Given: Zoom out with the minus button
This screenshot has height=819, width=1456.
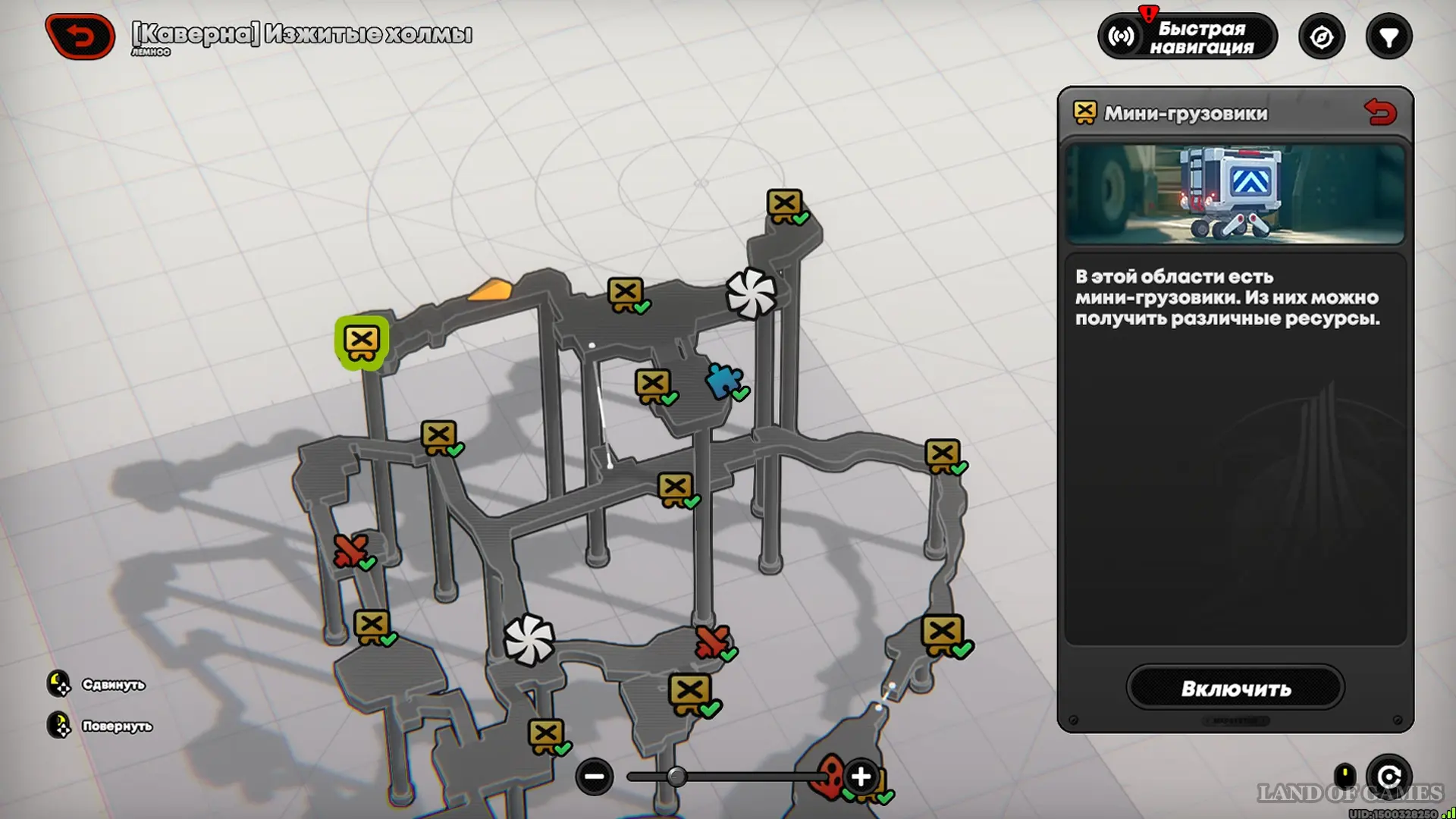Looking at the screenshot, I should tap(595, 777).
